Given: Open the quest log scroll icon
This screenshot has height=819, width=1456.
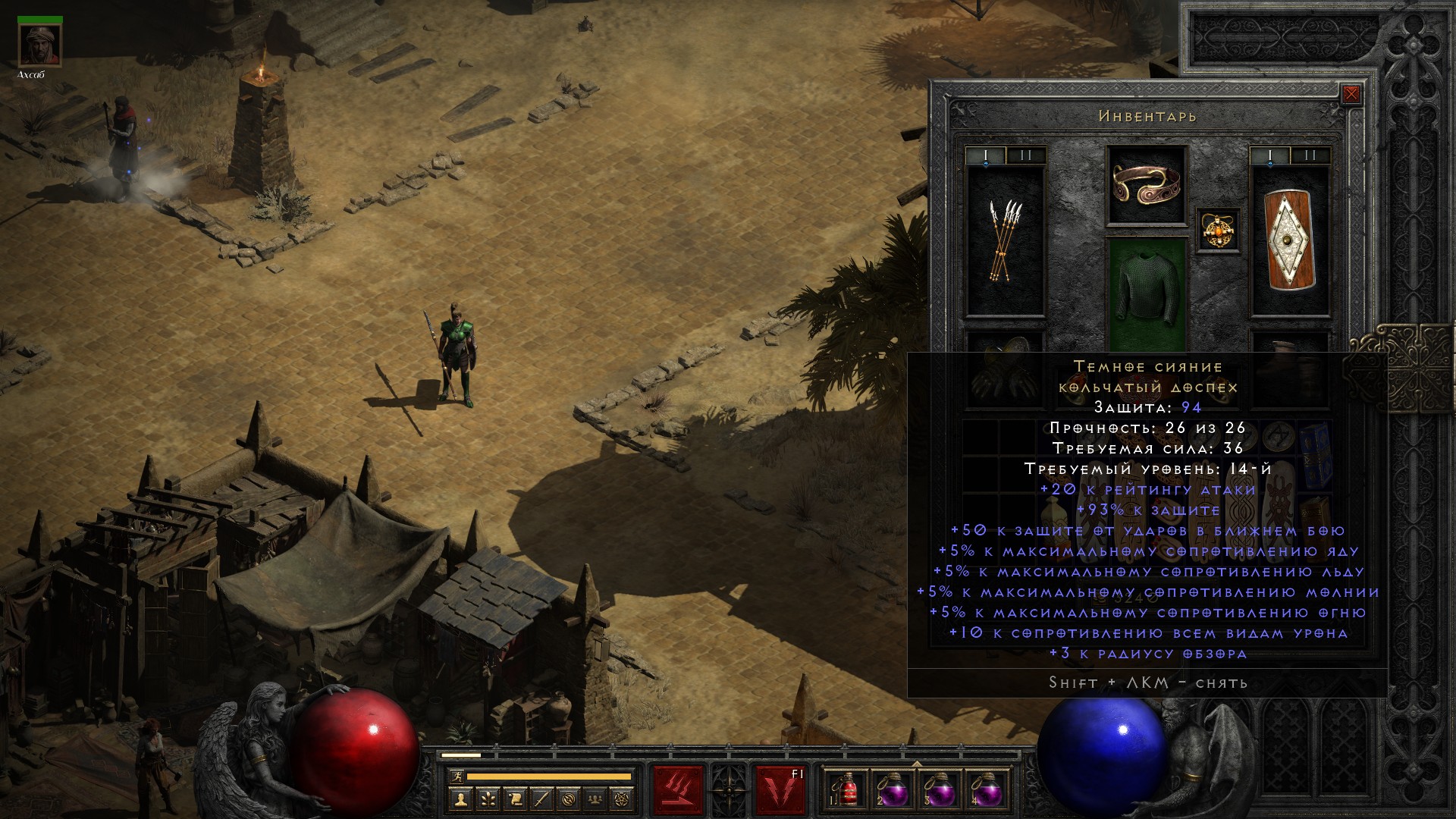Looking at the screenshot, I should coord(515,799).
